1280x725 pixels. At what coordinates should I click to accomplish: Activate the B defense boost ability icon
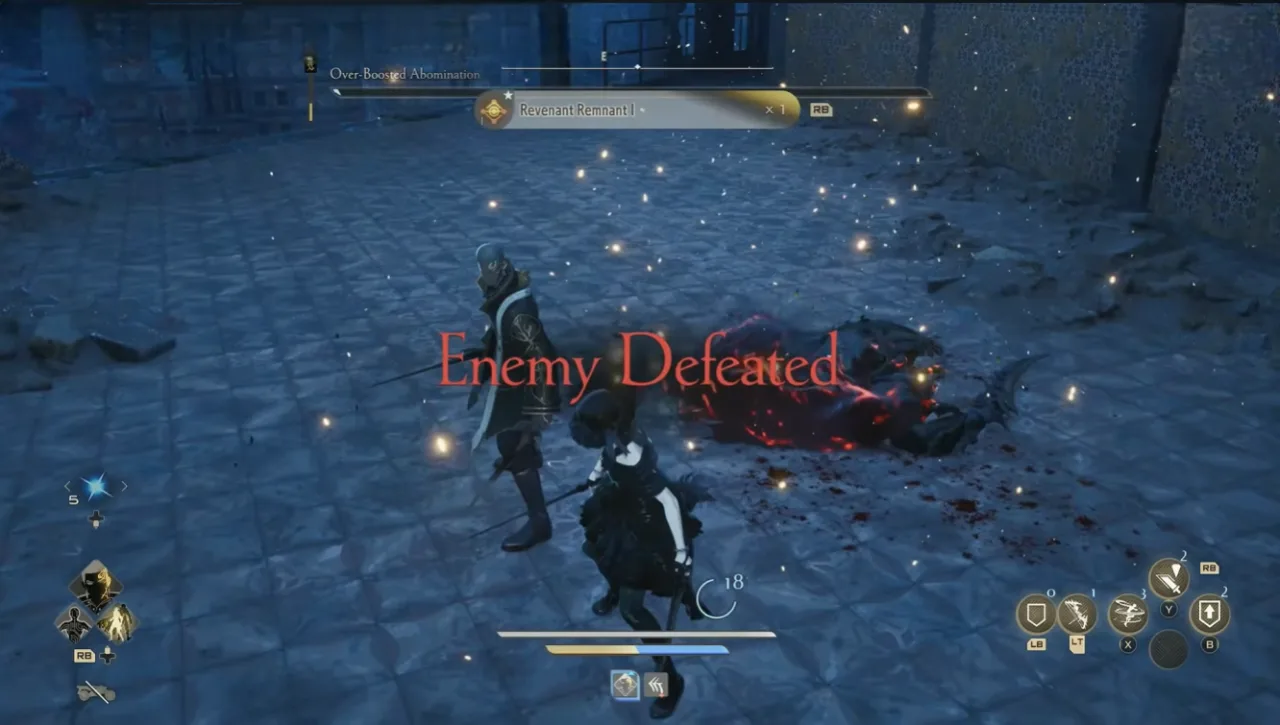[x=1210, y=611]
